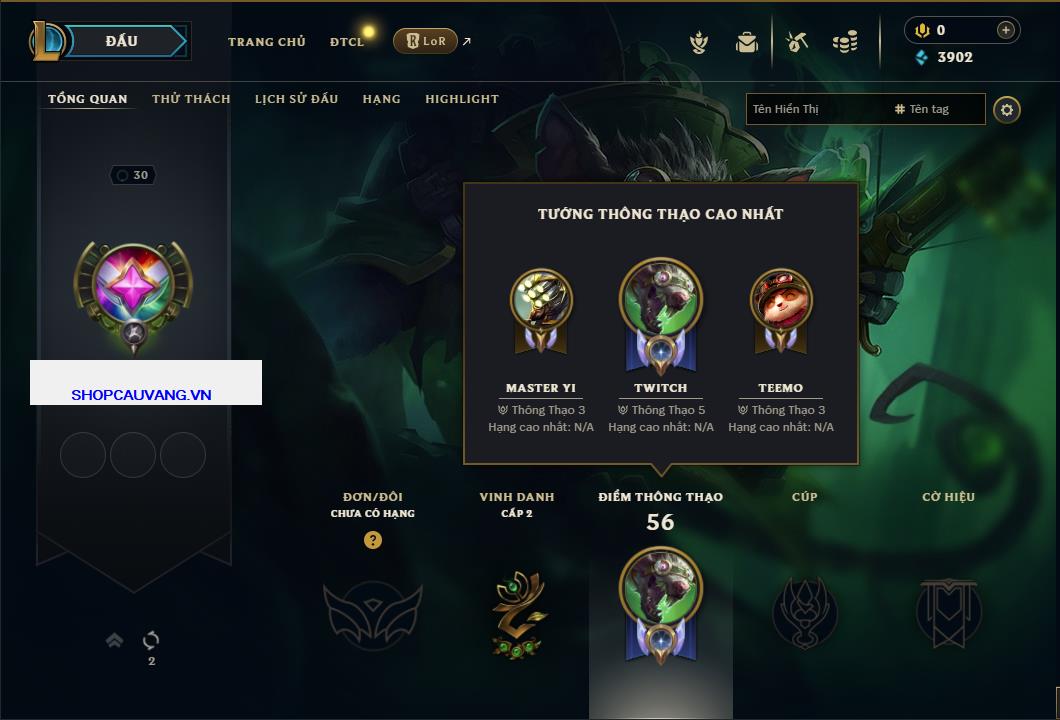The height and width of the screenshot is (720, 1060).
Task: Open the coin stack store icon
Action: click(845, 42)
